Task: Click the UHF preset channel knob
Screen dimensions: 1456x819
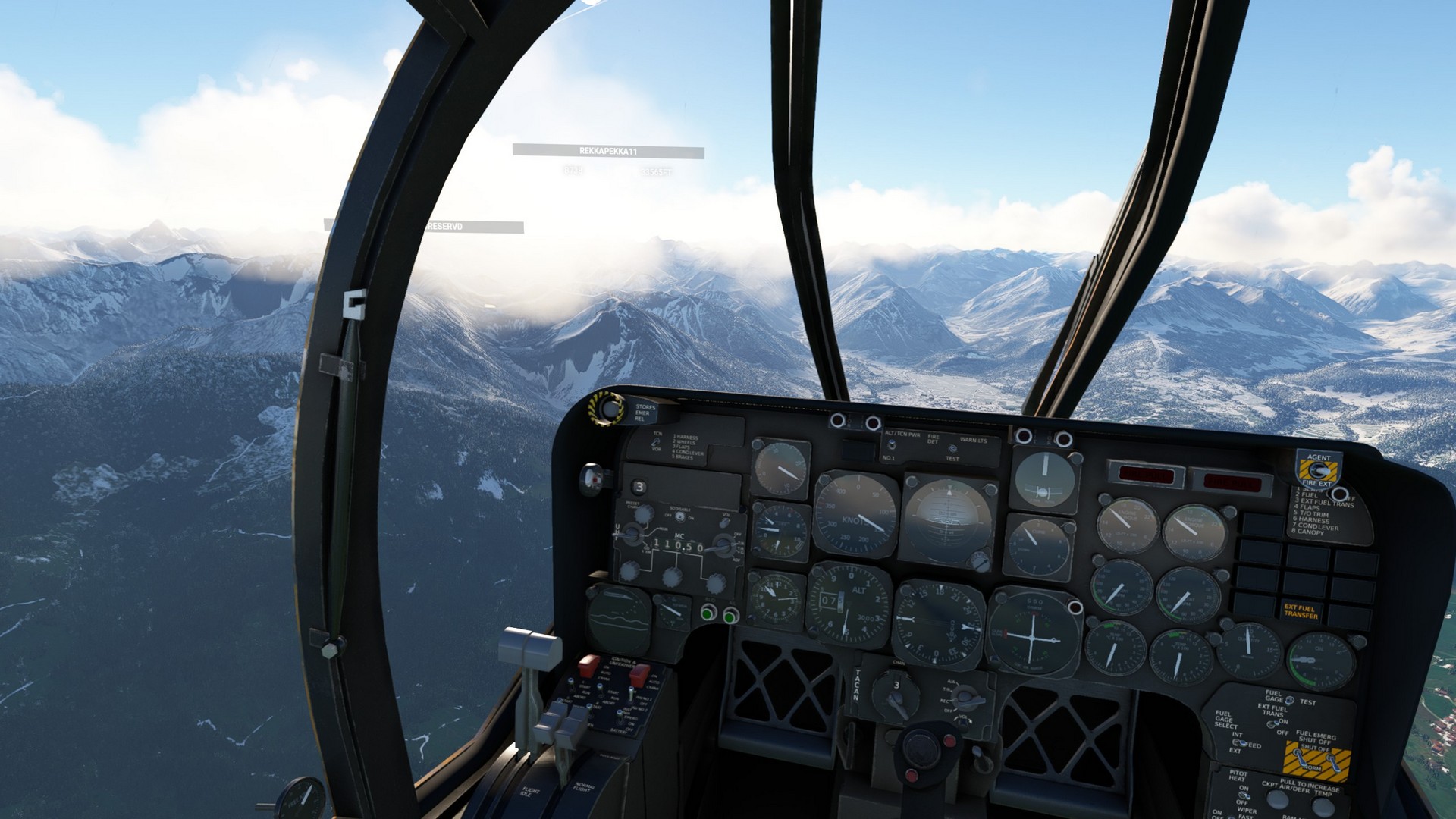Action: coord(643,513)
